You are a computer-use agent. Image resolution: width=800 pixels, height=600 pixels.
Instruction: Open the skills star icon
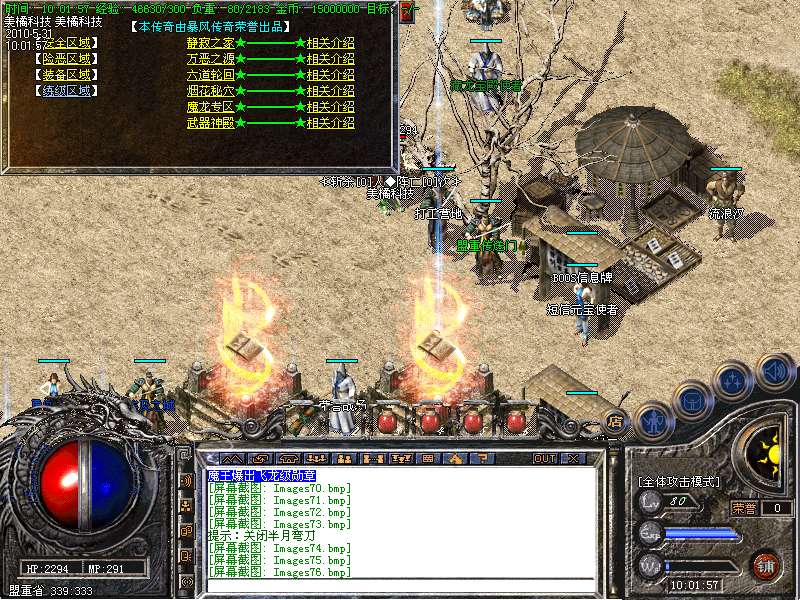click(x=733, y=380)
